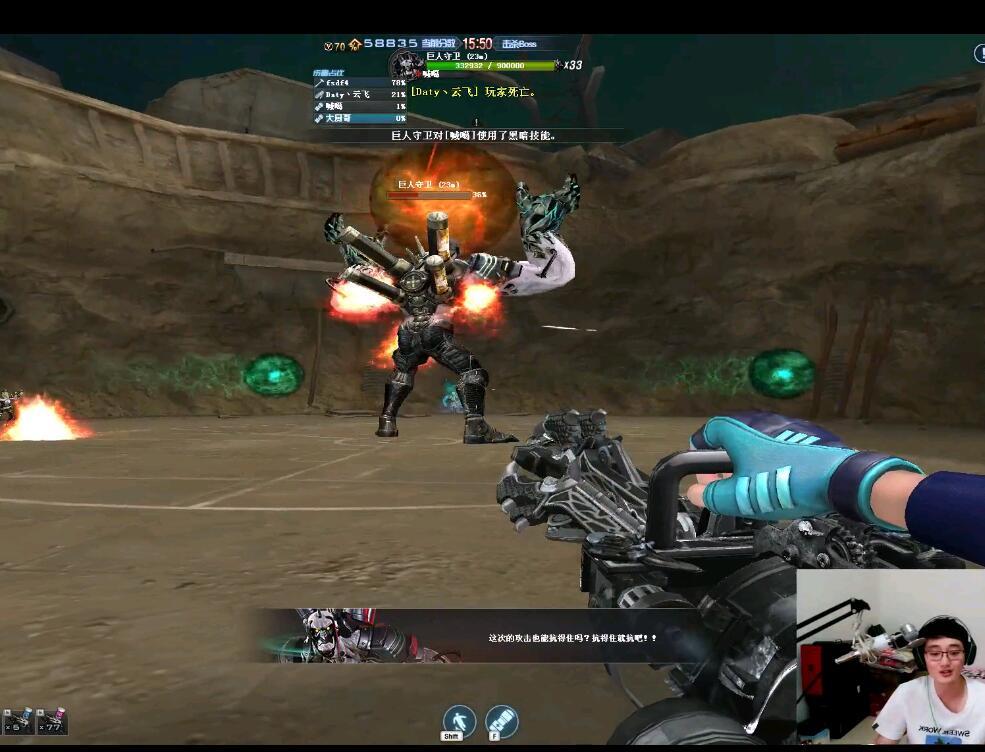Select the blue-capped item slot with x5
Screen dimensions: 985x752
(19, 722)
